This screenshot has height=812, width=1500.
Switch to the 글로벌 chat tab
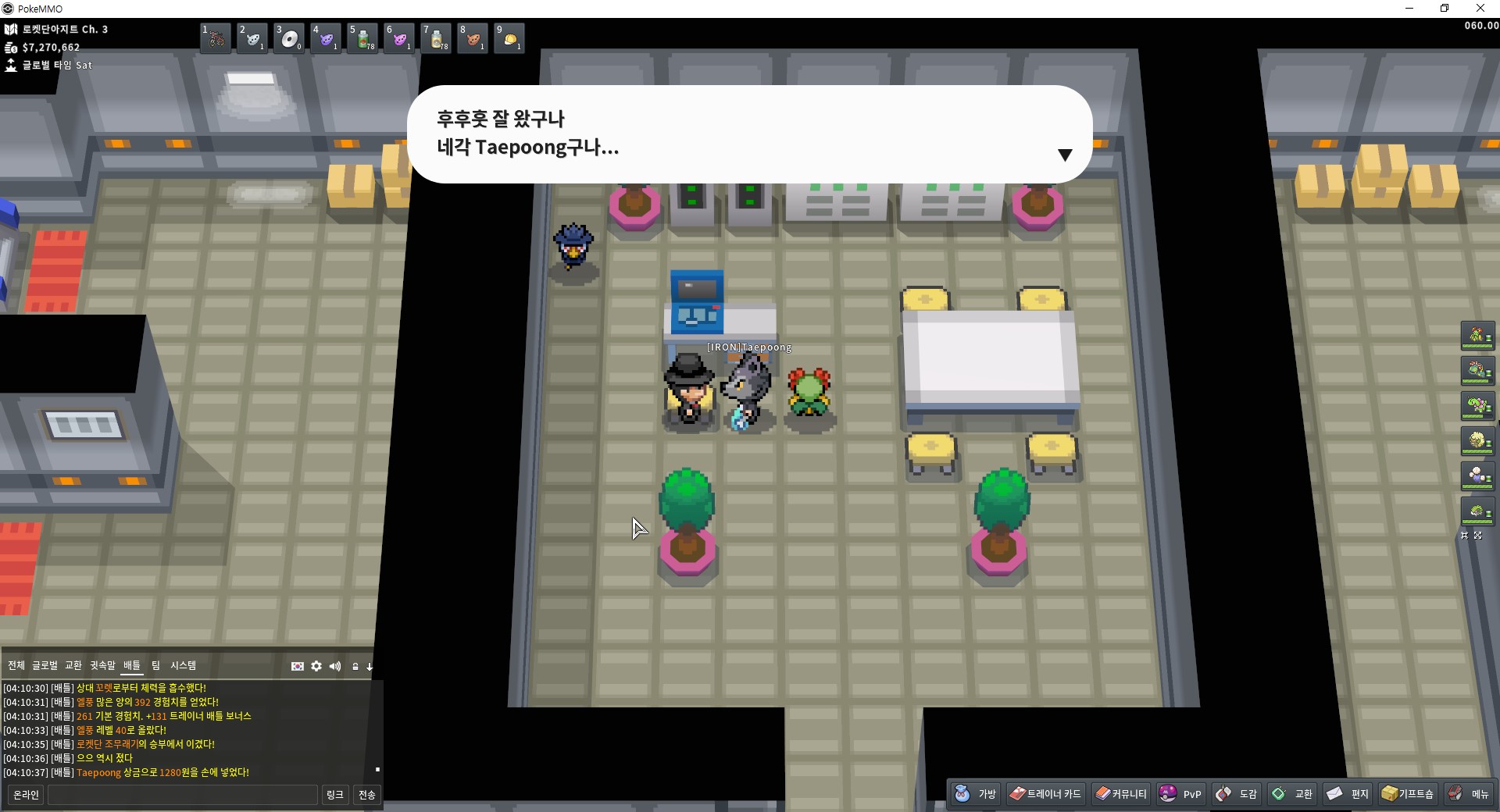(45, 665)
